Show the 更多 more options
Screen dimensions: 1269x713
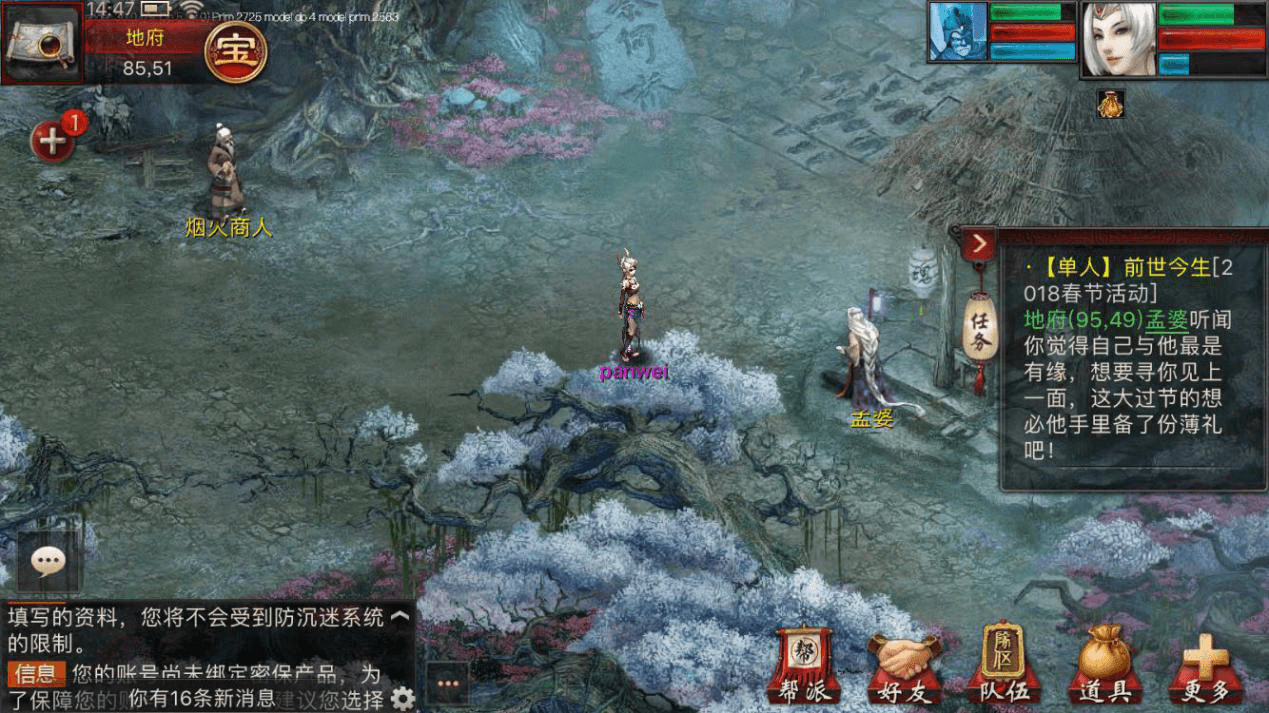tap(1206, 667)
